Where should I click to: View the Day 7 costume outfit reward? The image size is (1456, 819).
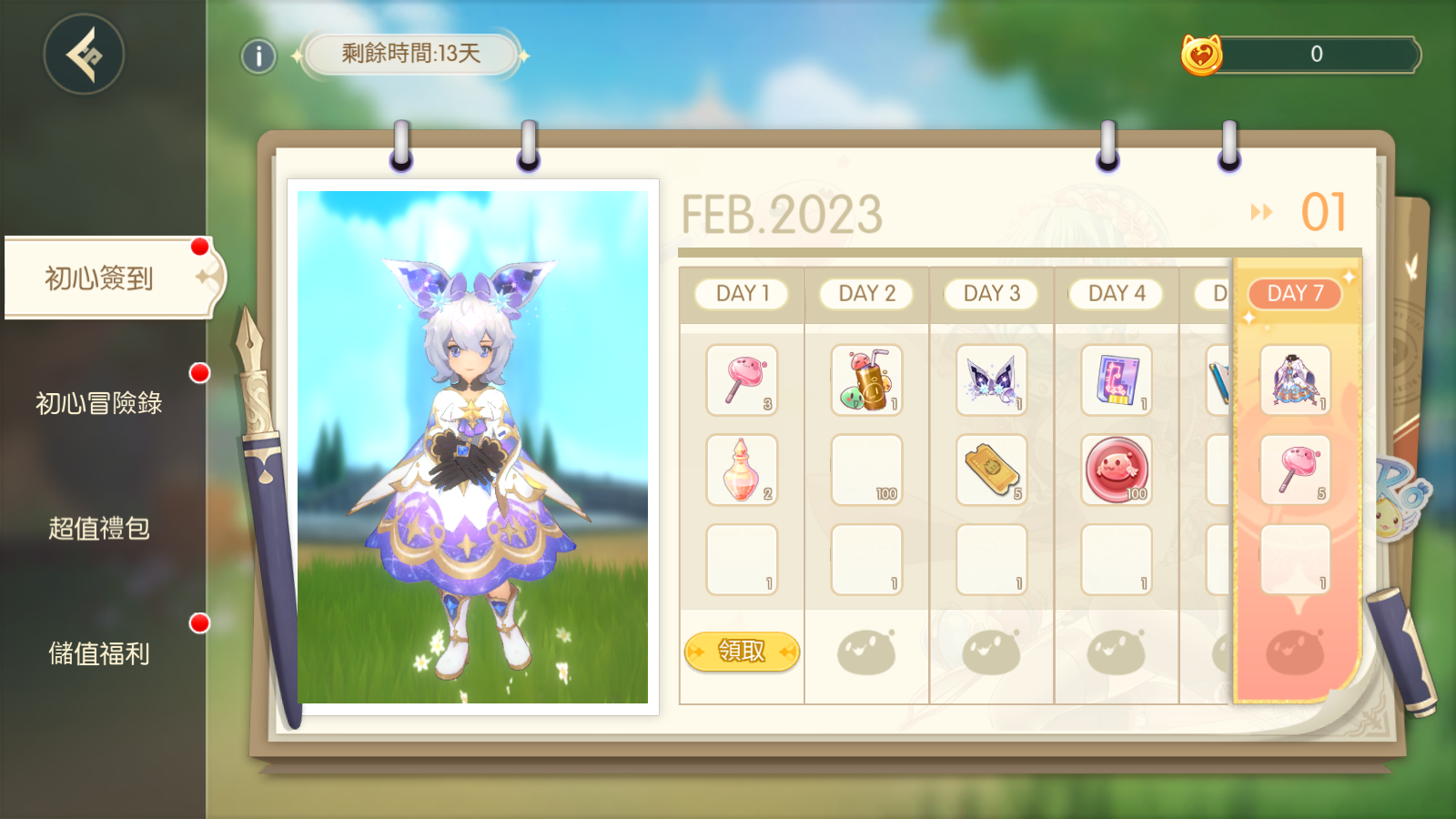coord(1295,380)
